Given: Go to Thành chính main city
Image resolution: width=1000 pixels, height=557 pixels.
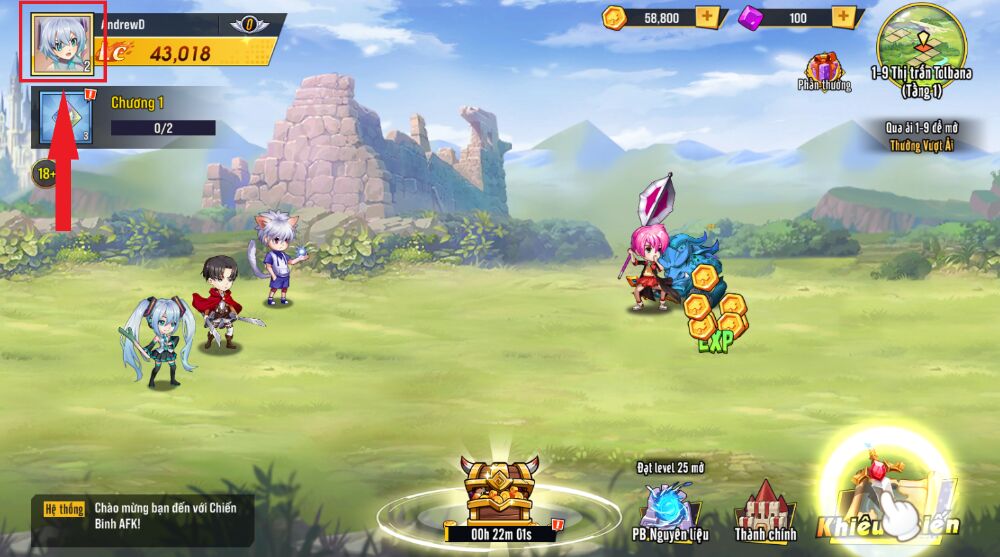Looking at the screenshot, I should [x=766, y=512].
